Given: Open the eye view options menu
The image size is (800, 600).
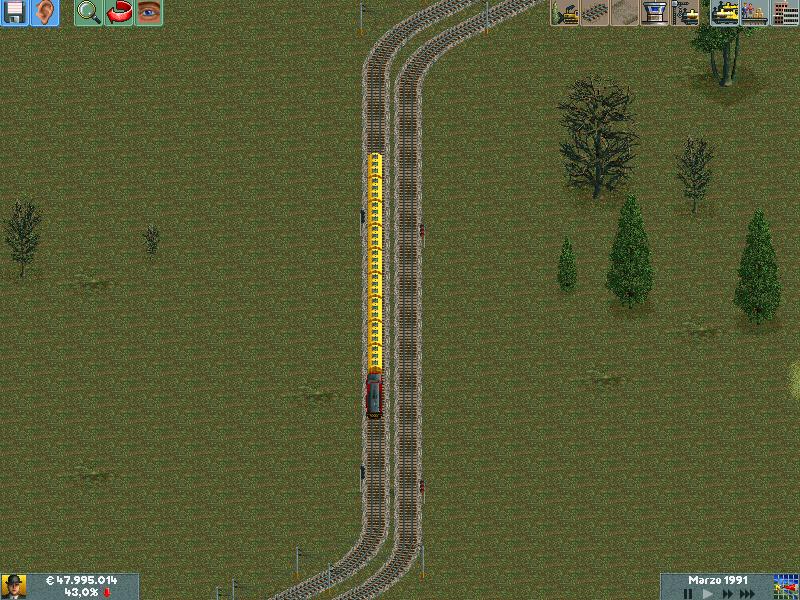Looking at the screenshot, I should click(x=149, y=13).
